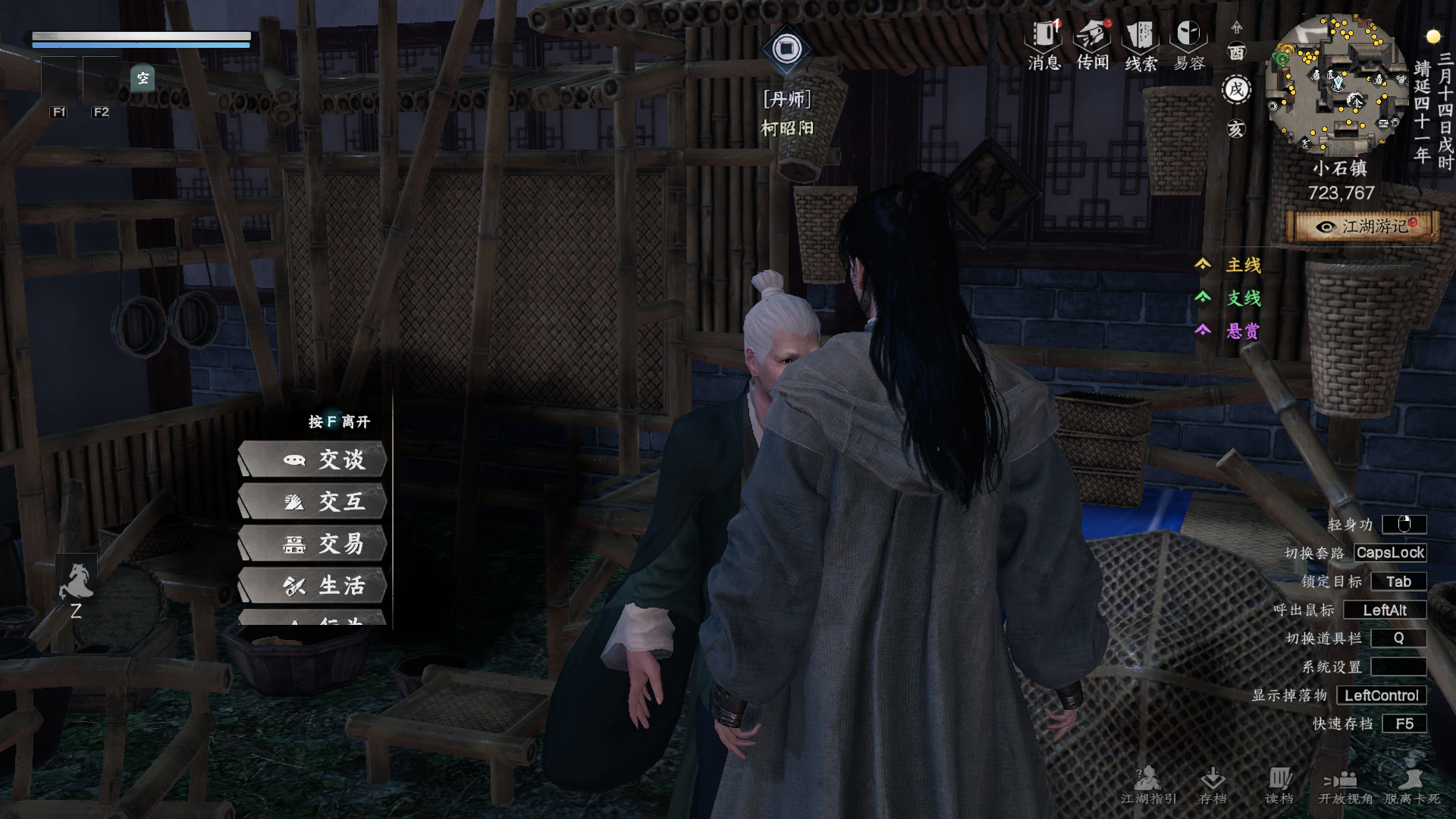Click the horse mount icon
Viewport: 1456px width, 819px height.
76,582
